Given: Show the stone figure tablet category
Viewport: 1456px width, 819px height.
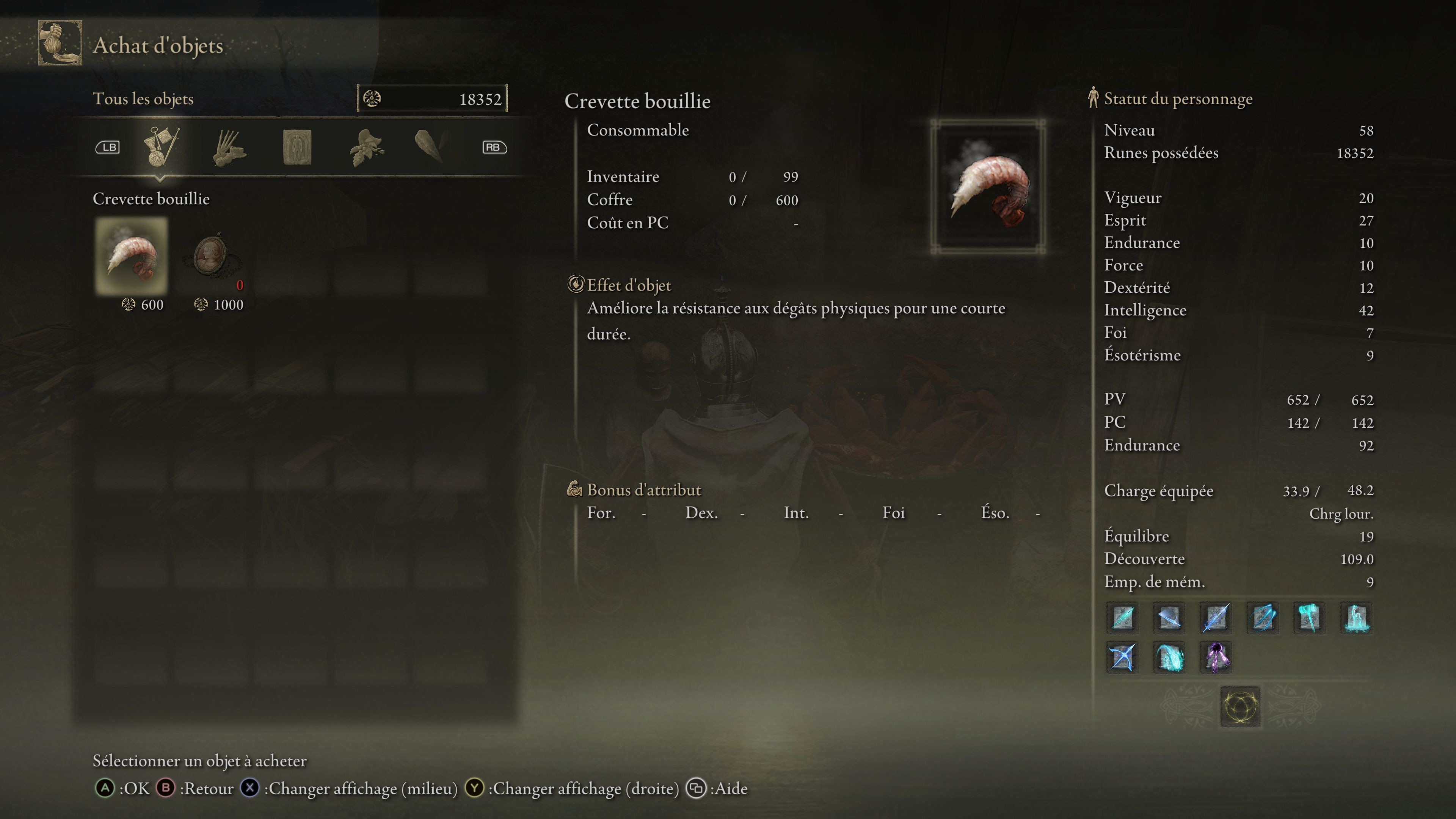Looking at the screenshot, I should [x=297, y=147].
